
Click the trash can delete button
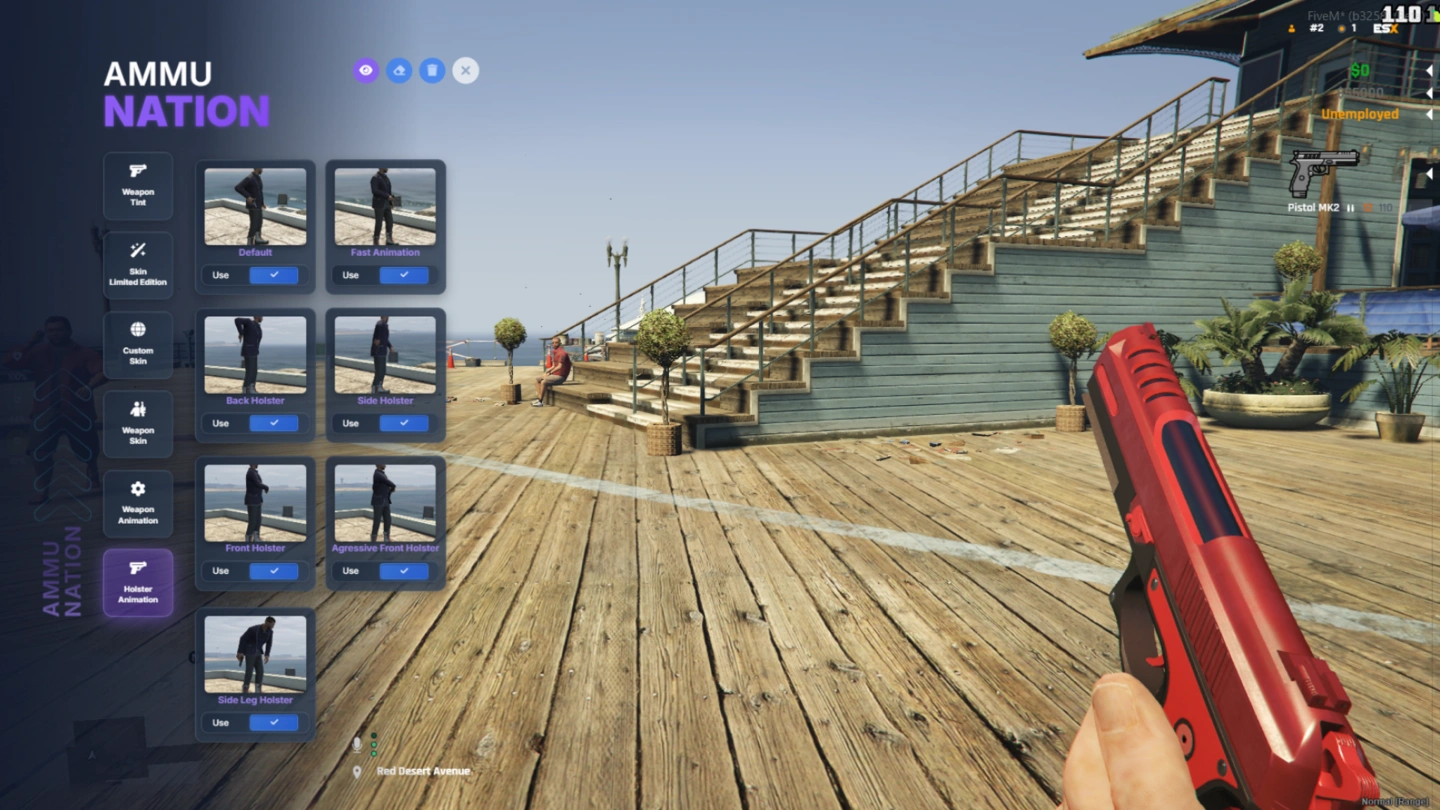[x=432, y=70]
